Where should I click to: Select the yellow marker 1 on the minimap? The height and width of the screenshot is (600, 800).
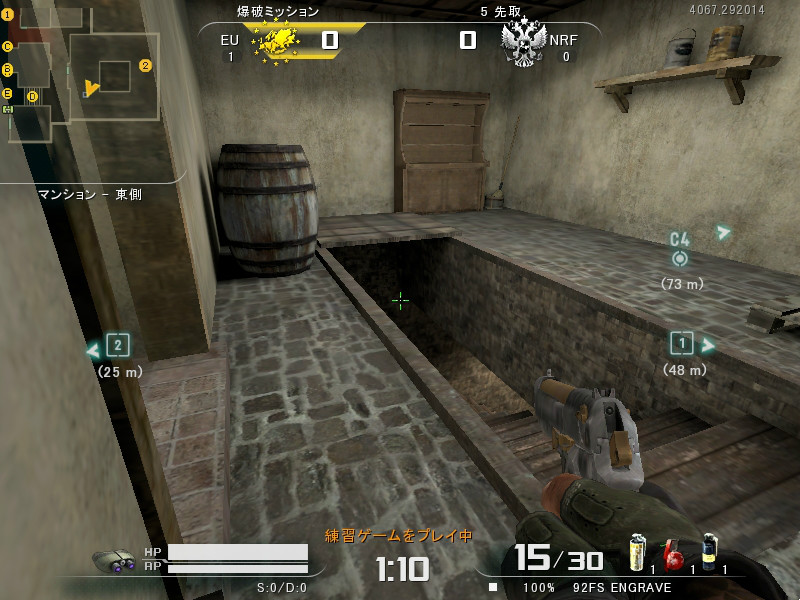7,15
